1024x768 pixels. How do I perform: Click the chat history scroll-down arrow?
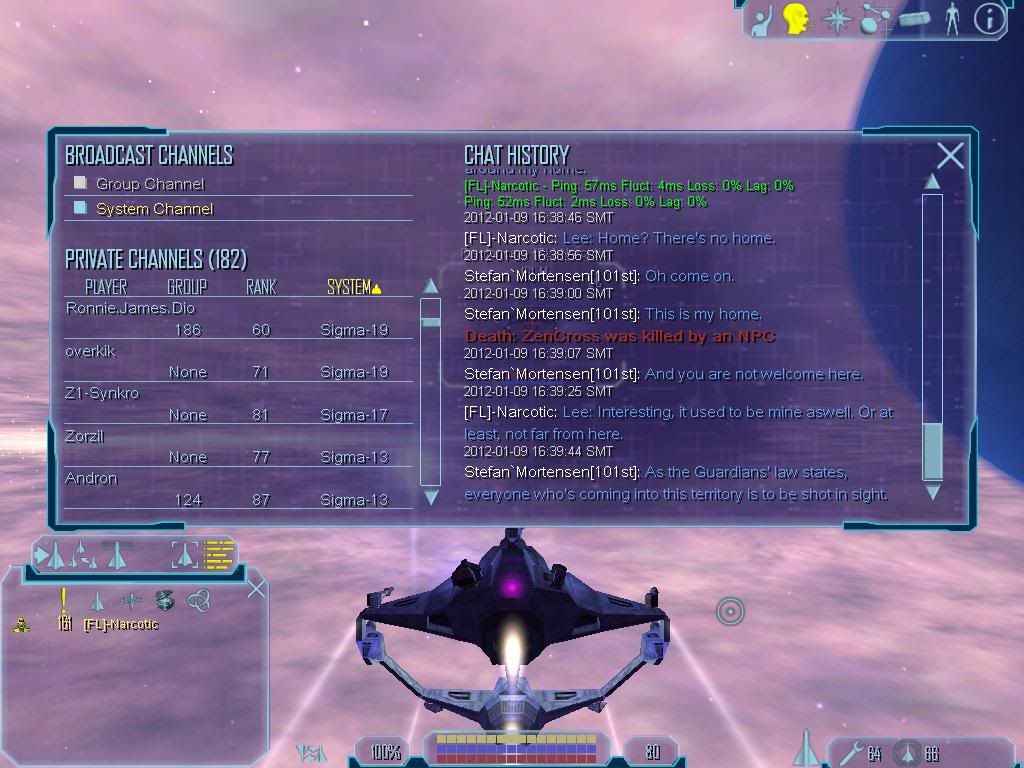932,492
